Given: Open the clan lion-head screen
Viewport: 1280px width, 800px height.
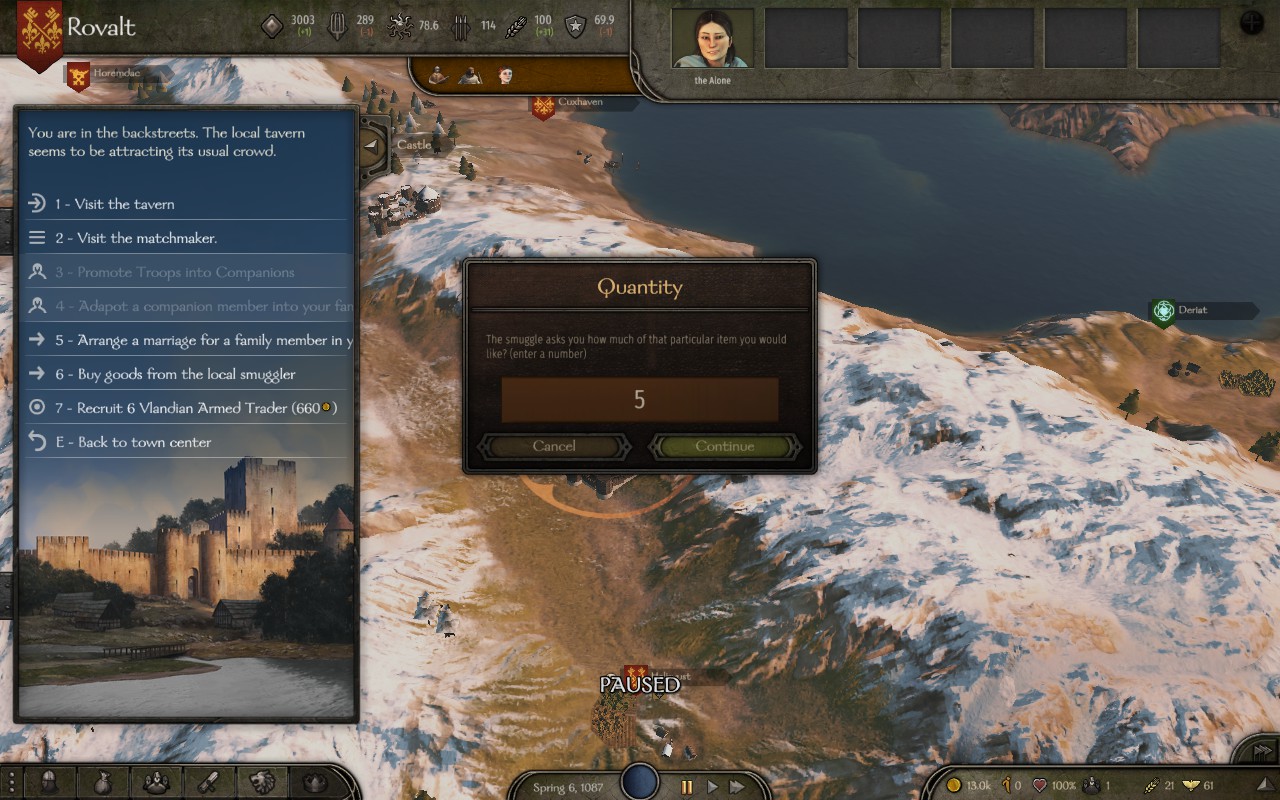Looking at the screenshot, I should pos(261,782).
